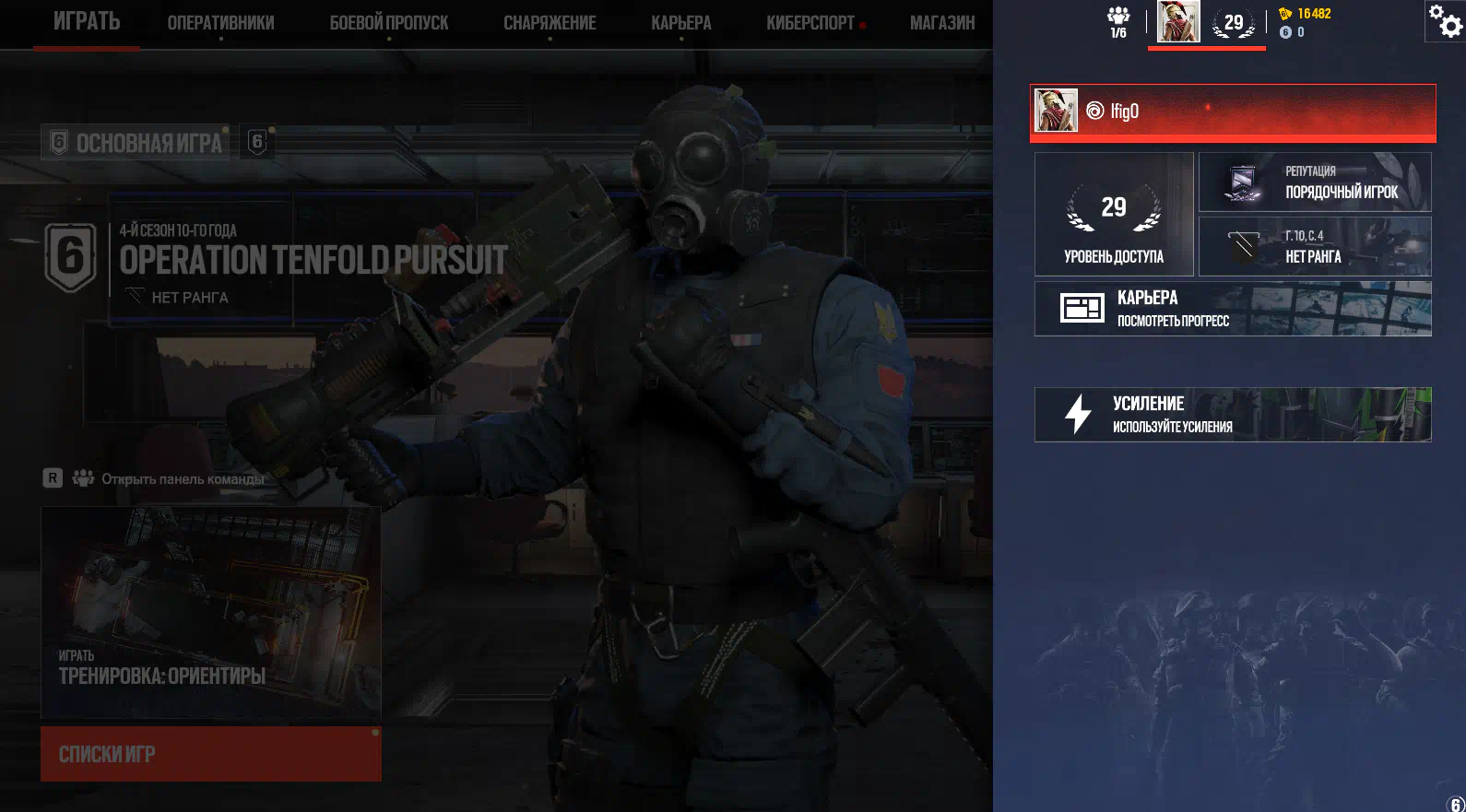Screen dimensions: 1466x812
Task: Show the КИБЕРСПОРТ tab
Action: pyautogui.click(x=810, y=23)
